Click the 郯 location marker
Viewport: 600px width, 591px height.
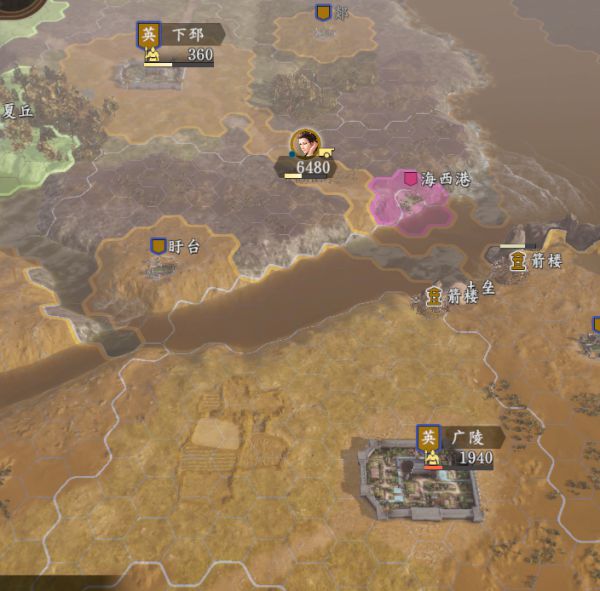(323, 13)
